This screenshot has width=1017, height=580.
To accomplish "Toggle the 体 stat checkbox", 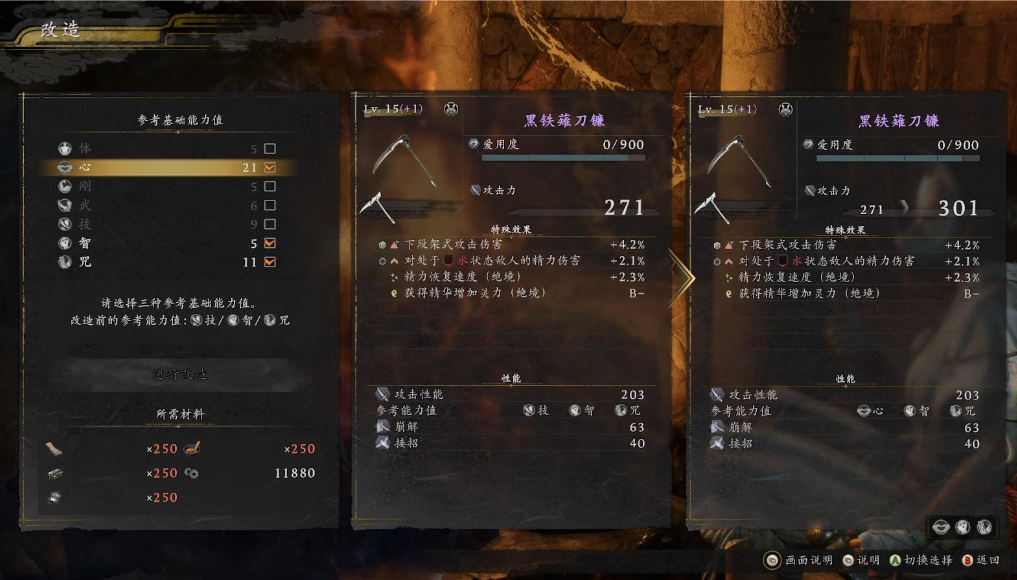I will (269, 149).
